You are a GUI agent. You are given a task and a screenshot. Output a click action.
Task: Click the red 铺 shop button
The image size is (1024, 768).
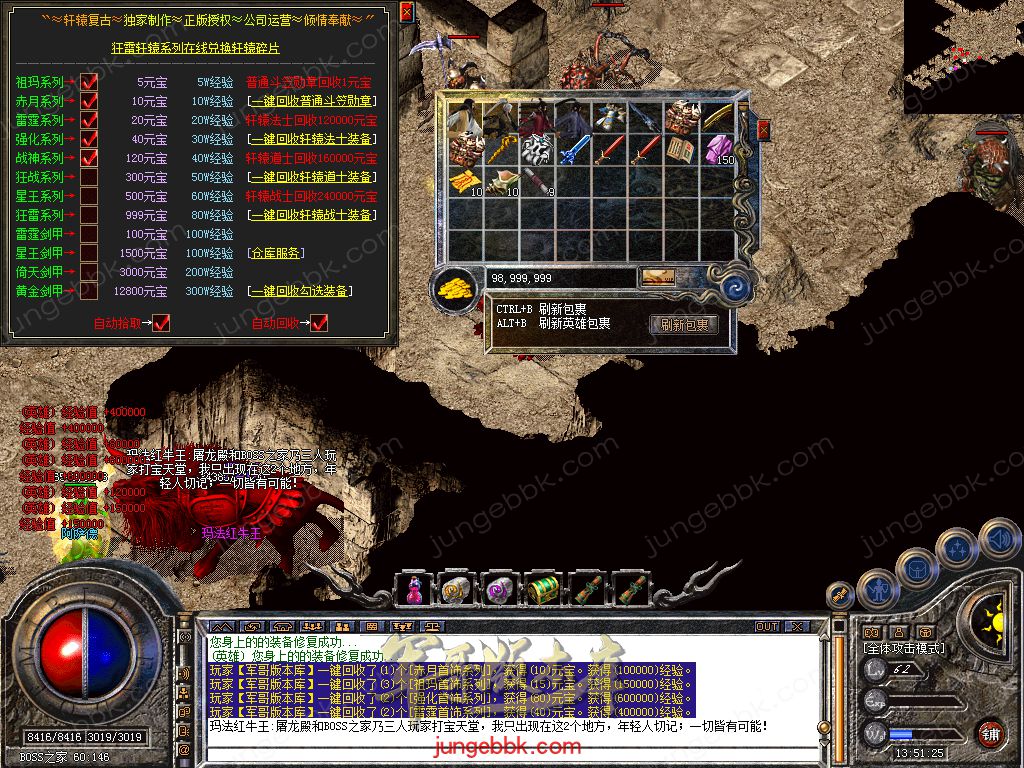pyautogui.click(x=990, y=732)
